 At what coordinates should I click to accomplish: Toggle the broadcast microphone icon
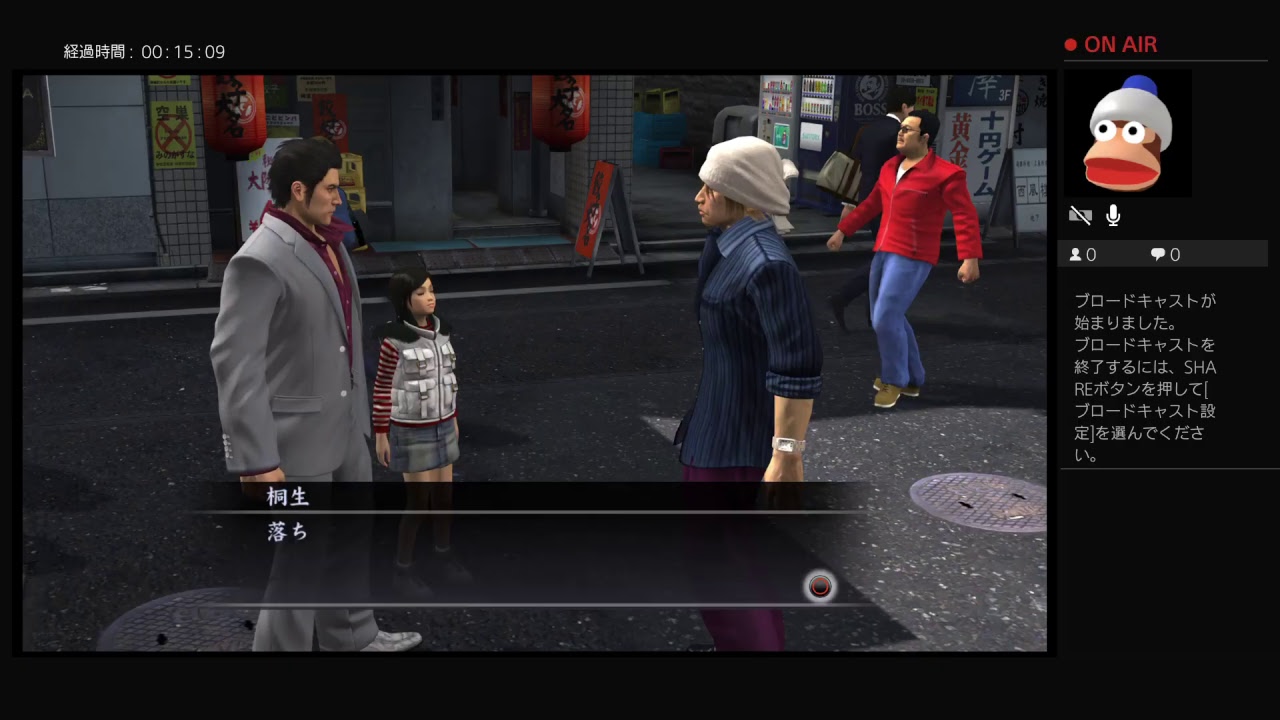tap(1113, 215)
